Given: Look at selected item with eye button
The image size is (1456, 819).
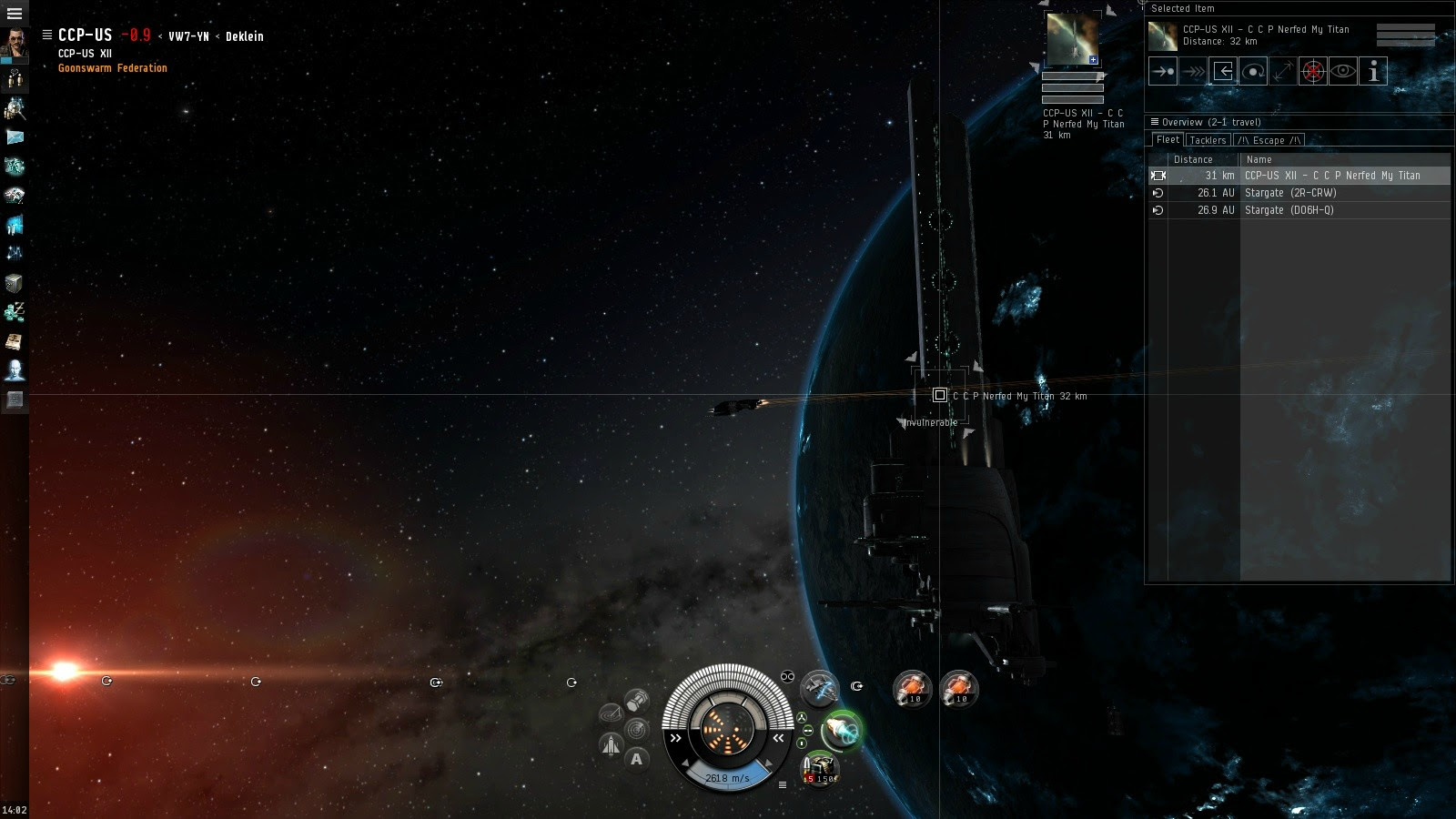Looking at the screenshot, I should (x=1343, y=71).
